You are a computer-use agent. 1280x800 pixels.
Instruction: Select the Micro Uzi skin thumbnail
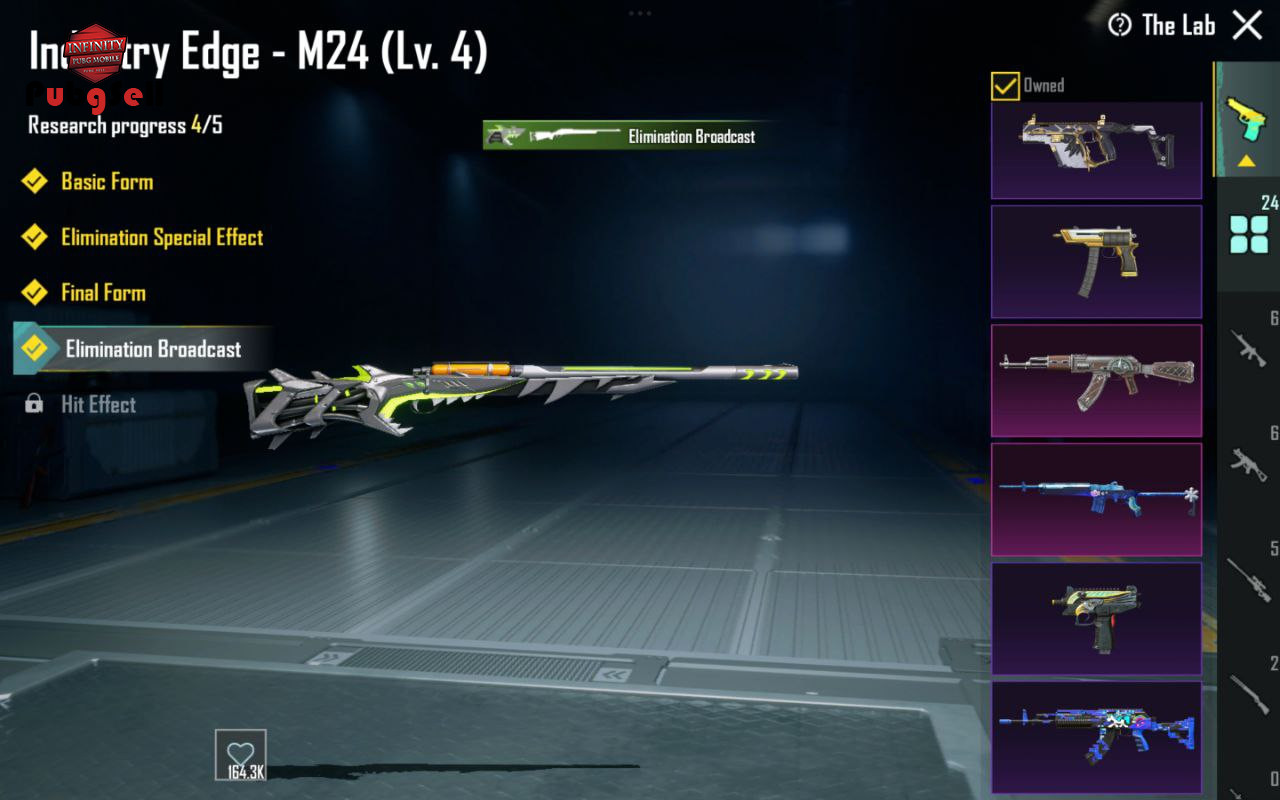click(x=1096, y=618)
